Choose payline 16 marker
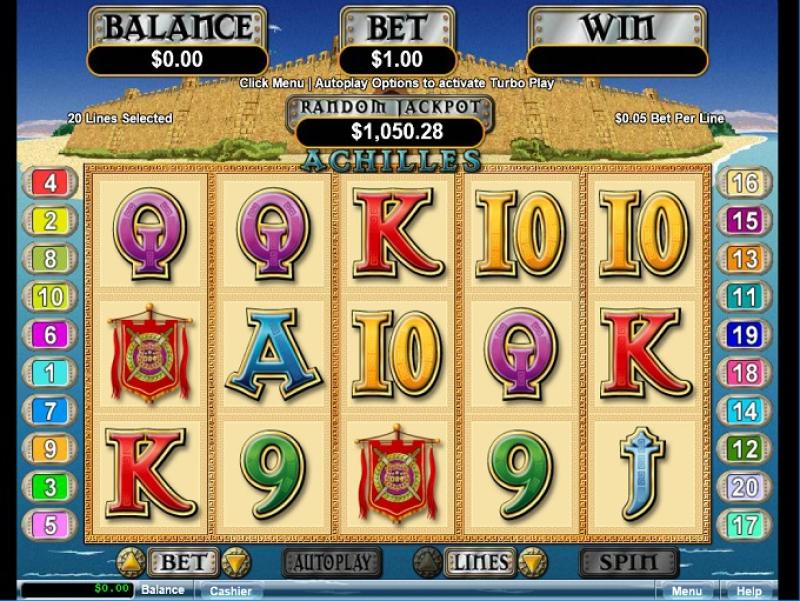The width and height of the screenshot is (800, 601). coord(744,183)
